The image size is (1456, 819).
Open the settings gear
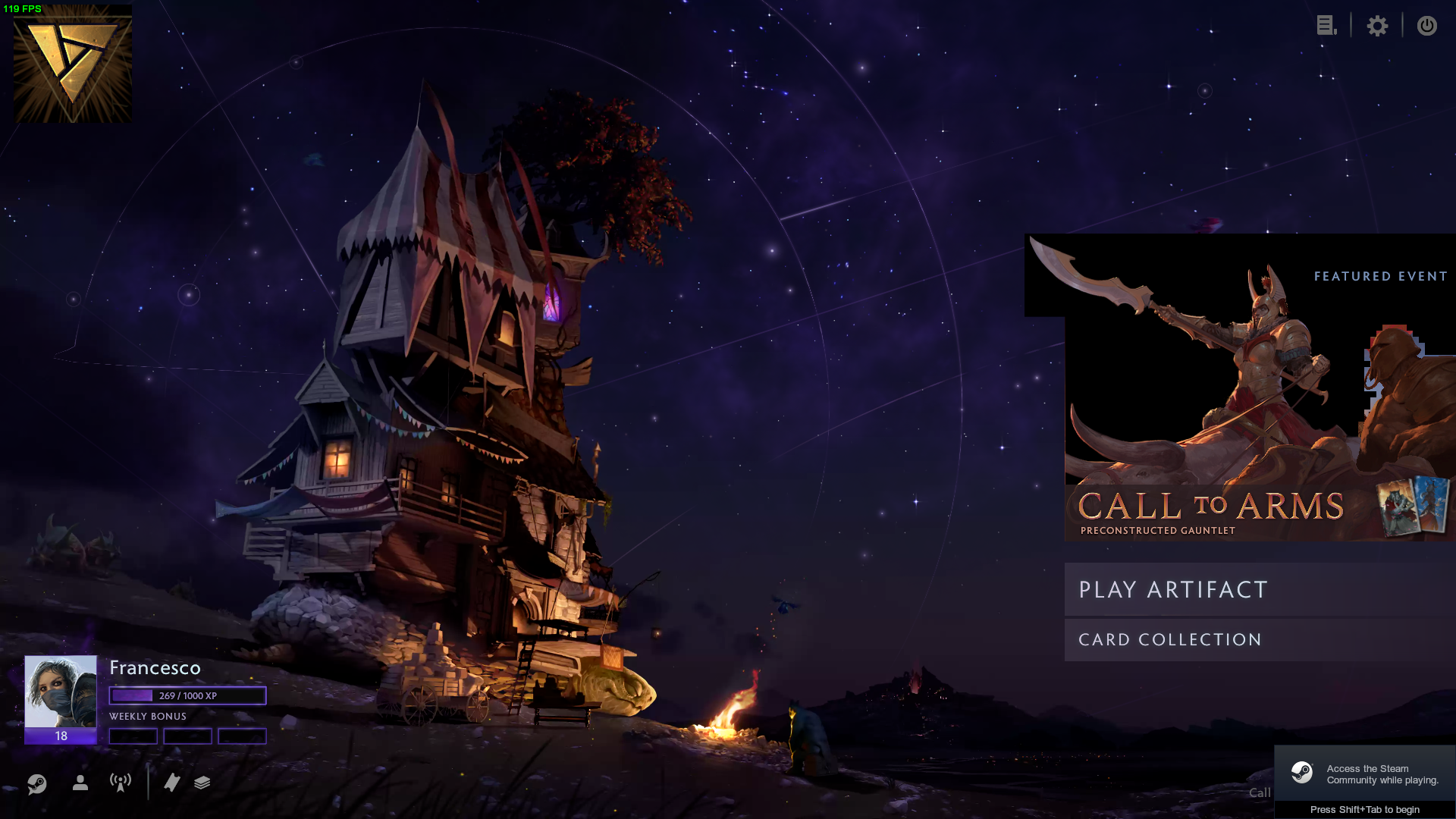tap(1377, 26)
